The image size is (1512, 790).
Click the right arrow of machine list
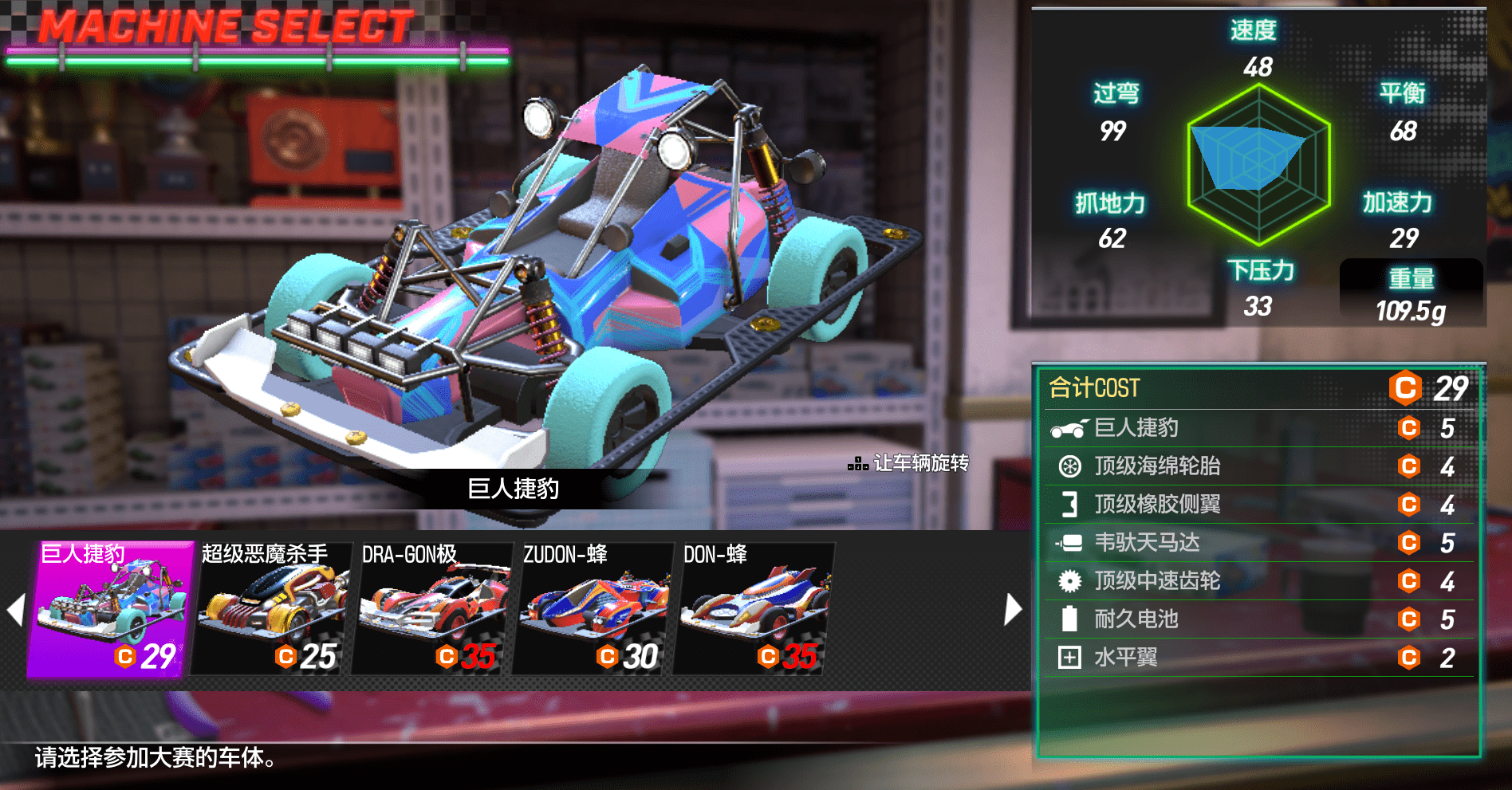pyautogui.click(x=1012, y=610)
